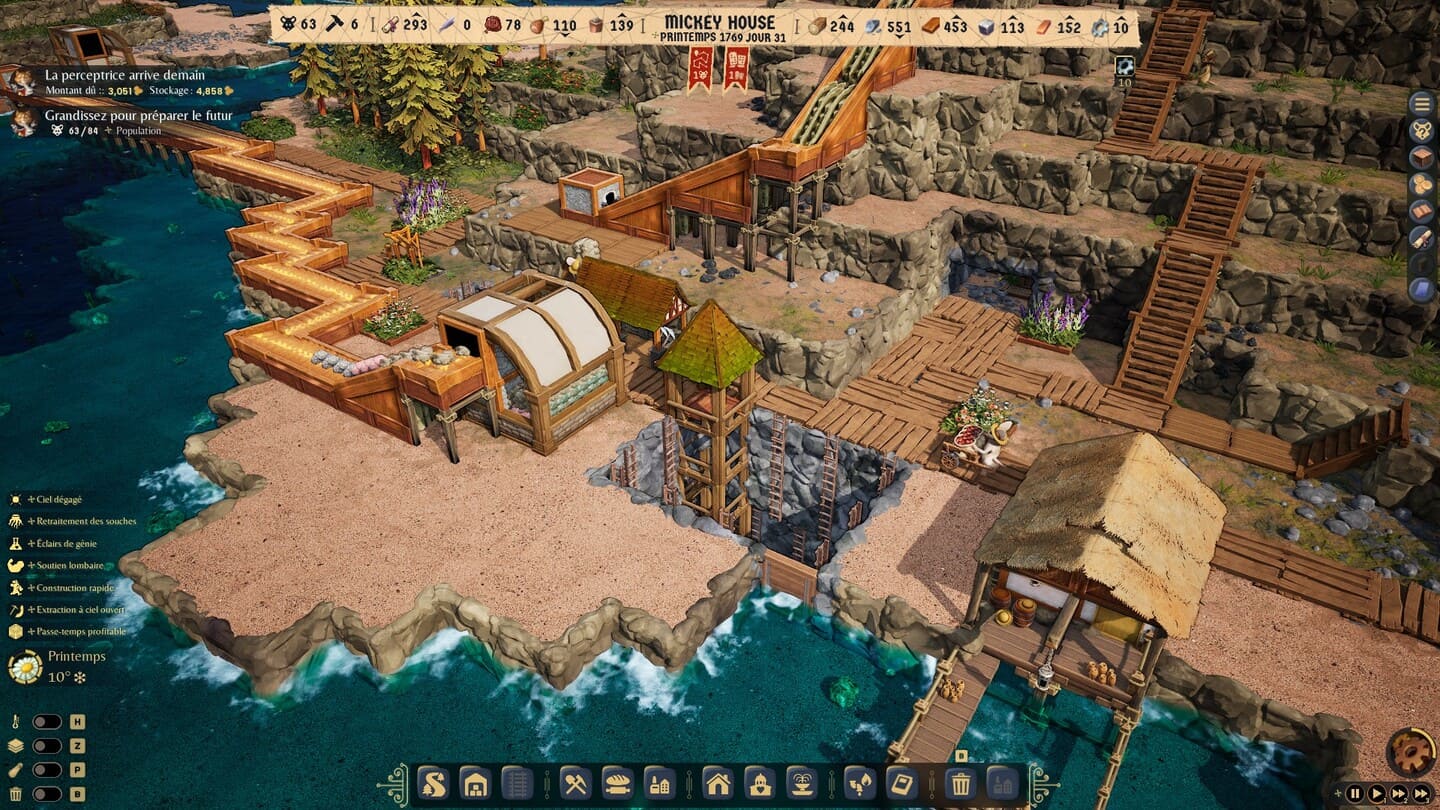Open the book icon in build bar
The width and height of the screenshot is (1440, 810).
point(901,782)
